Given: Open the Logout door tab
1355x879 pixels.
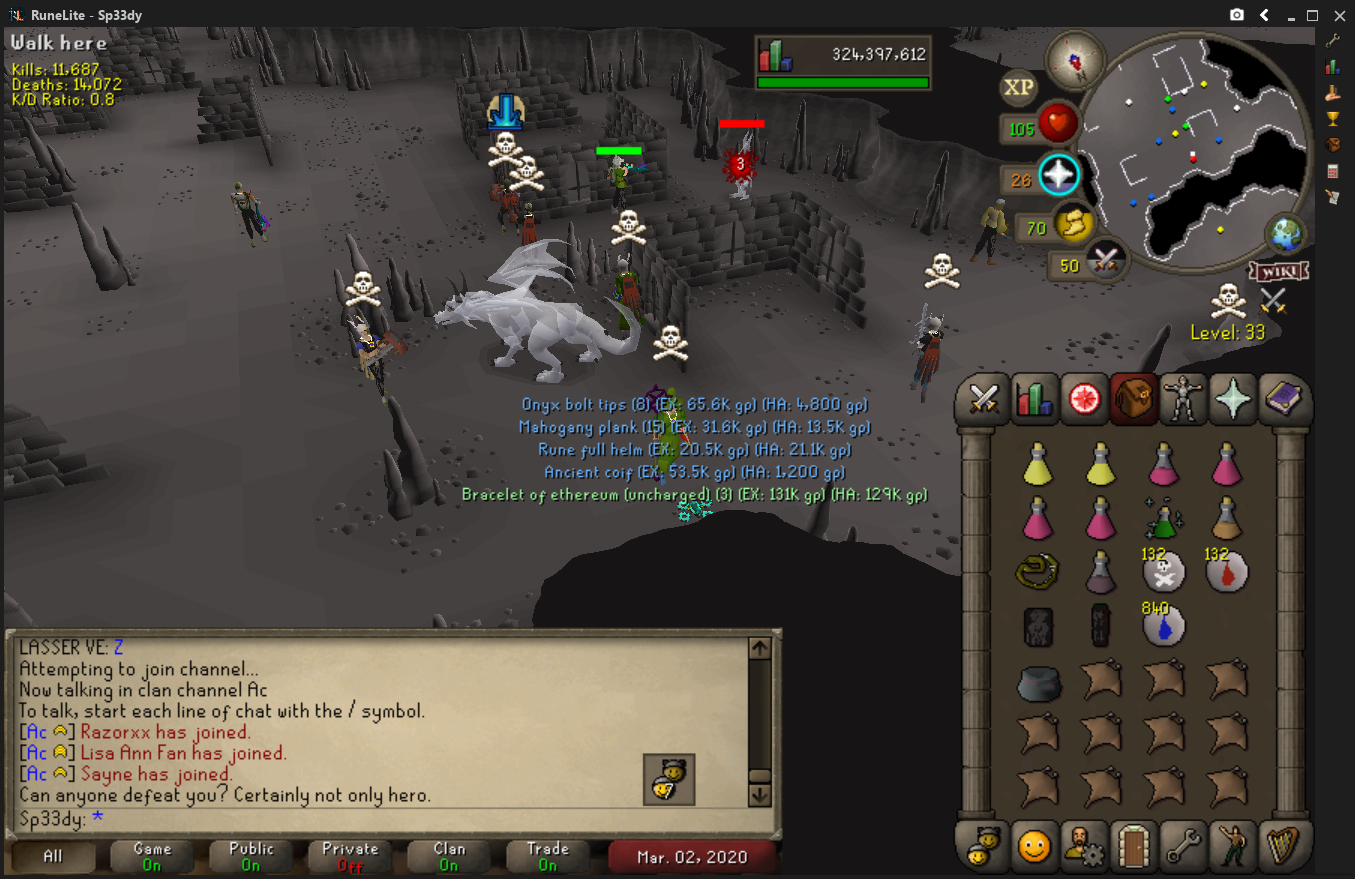Looking at the screenshot, I should coord(1134,848).
